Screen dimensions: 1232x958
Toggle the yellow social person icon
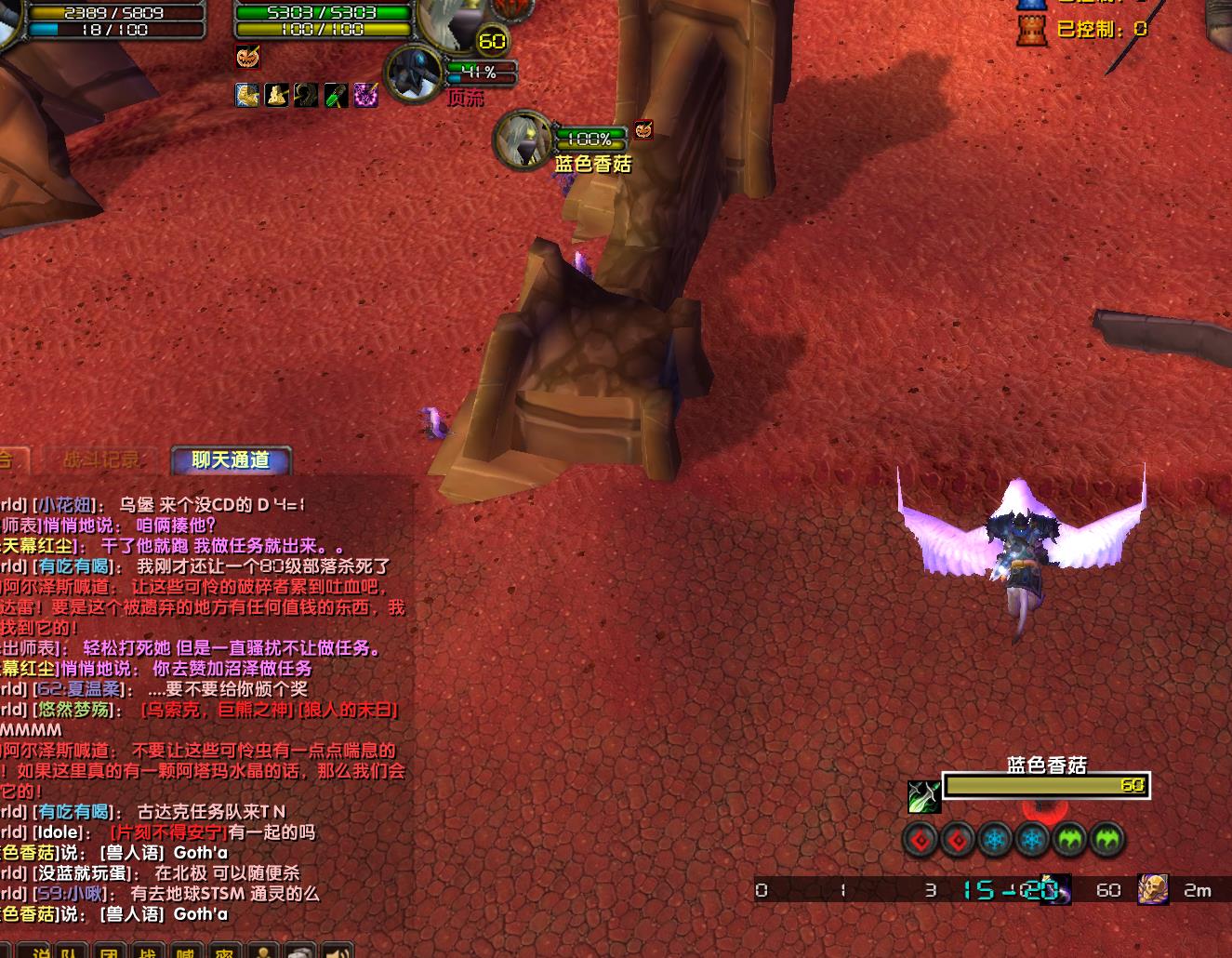pos(263,951)
